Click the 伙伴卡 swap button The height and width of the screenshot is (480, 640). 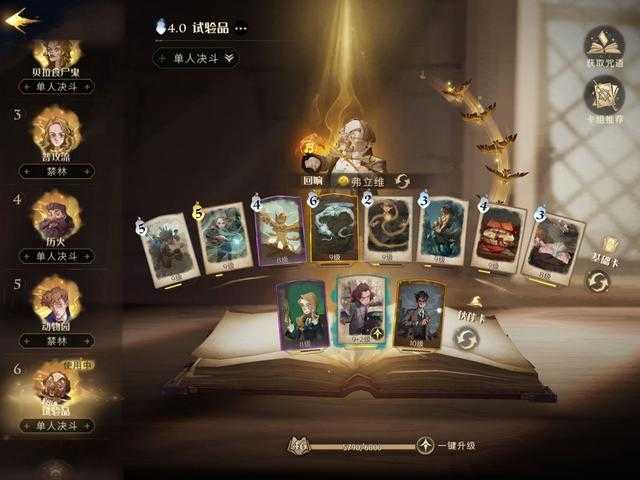466,339
